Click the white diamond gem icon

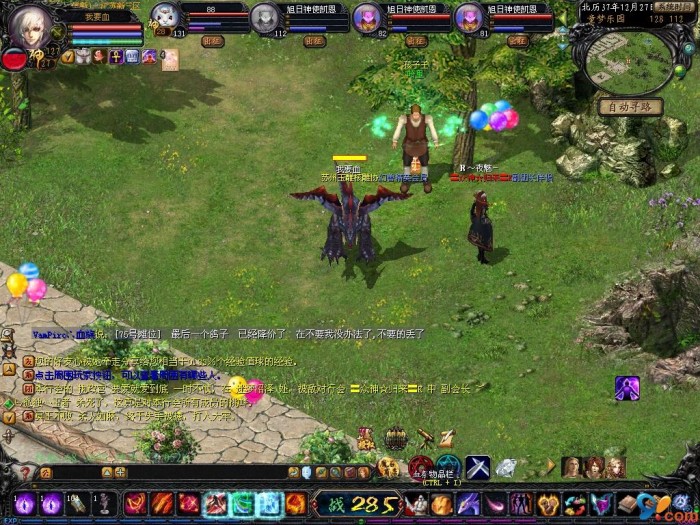coord(506,467)
